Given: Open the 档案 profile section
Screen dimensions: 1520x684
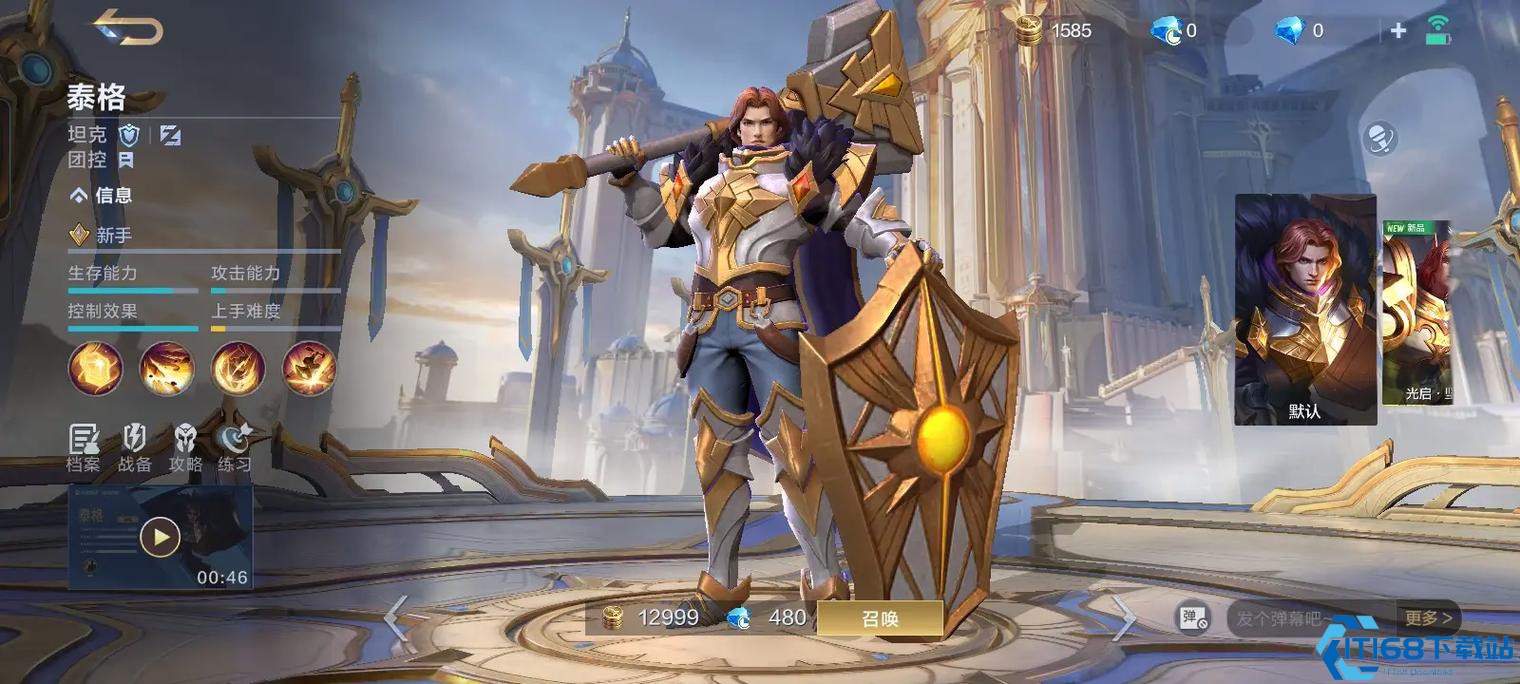Looking at the screenshot, I should click(x=84, y=447).
